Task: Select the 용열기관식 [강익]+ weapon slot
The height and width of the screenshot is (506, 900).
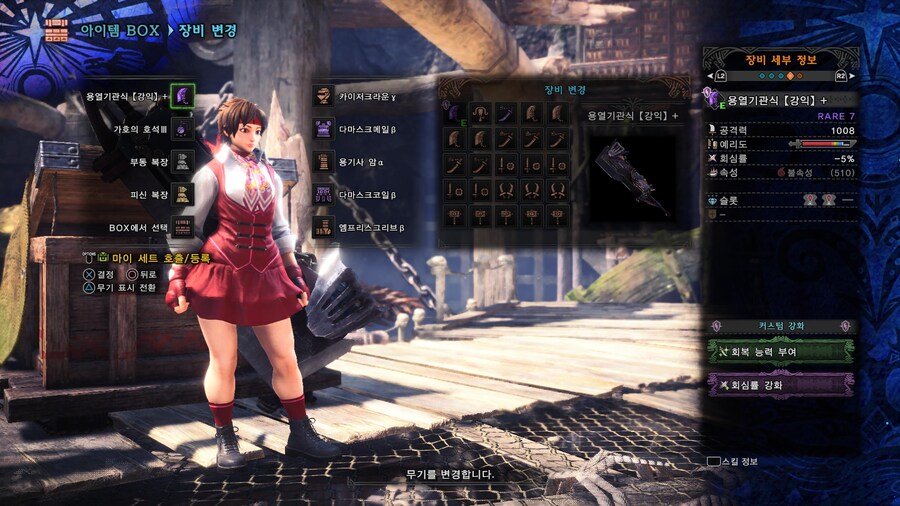Action: (182, 97)
